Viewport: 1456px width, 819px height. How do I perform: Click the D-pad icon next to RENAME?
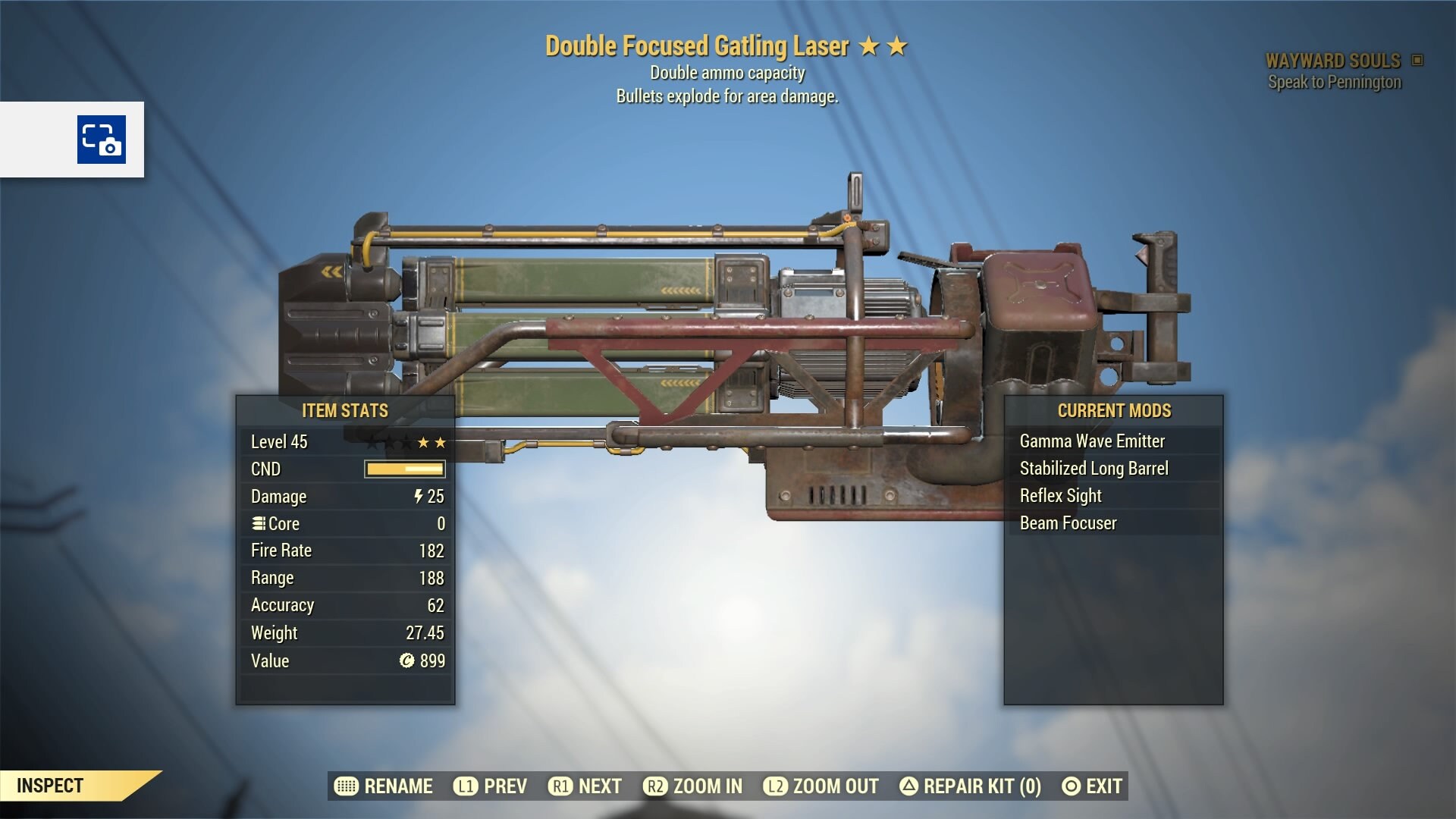(x=347, y=786)
